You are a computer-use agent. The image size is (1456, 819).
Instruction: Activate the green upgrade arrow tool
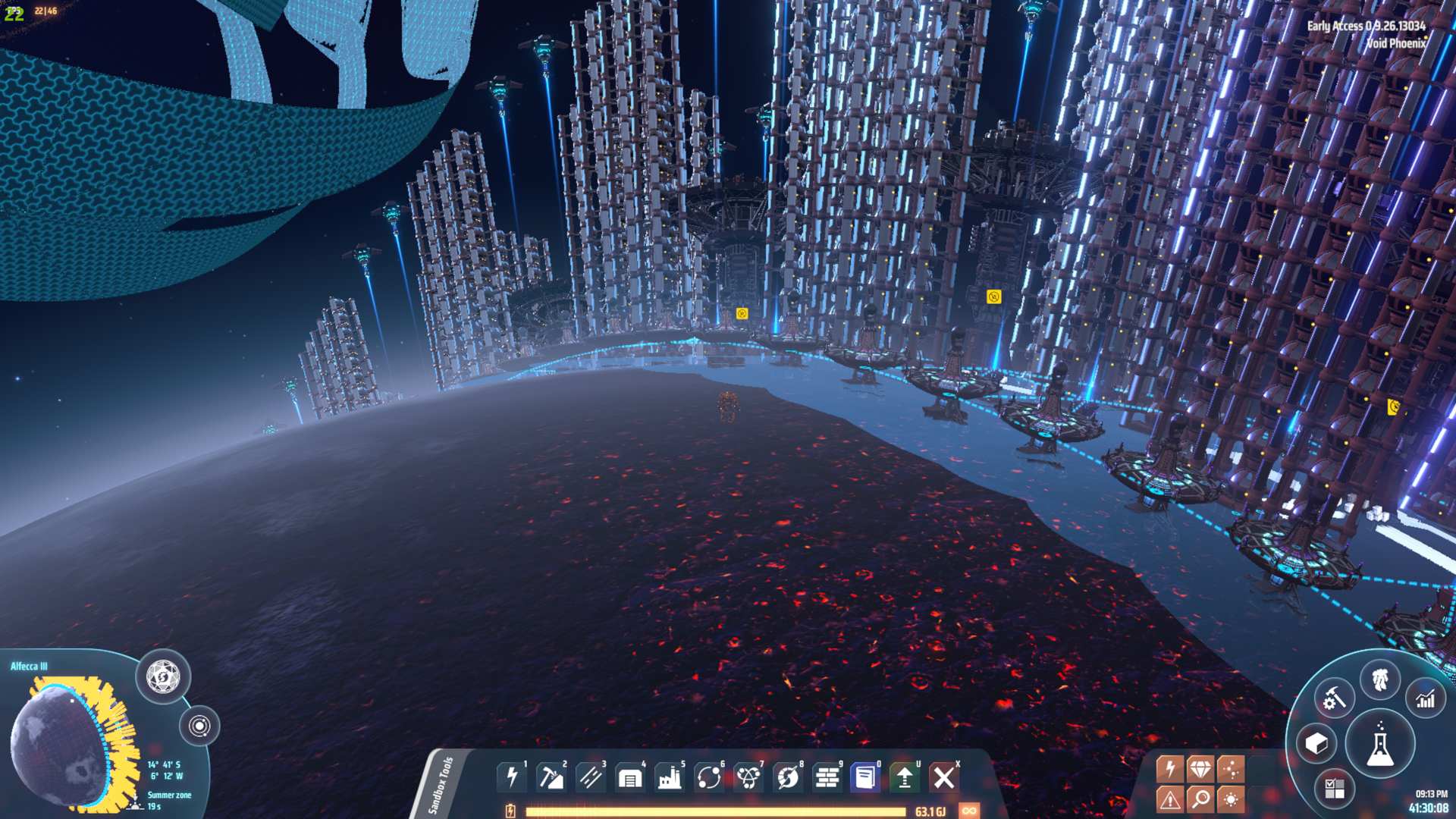pyautogui.click(x=905, y=777)
